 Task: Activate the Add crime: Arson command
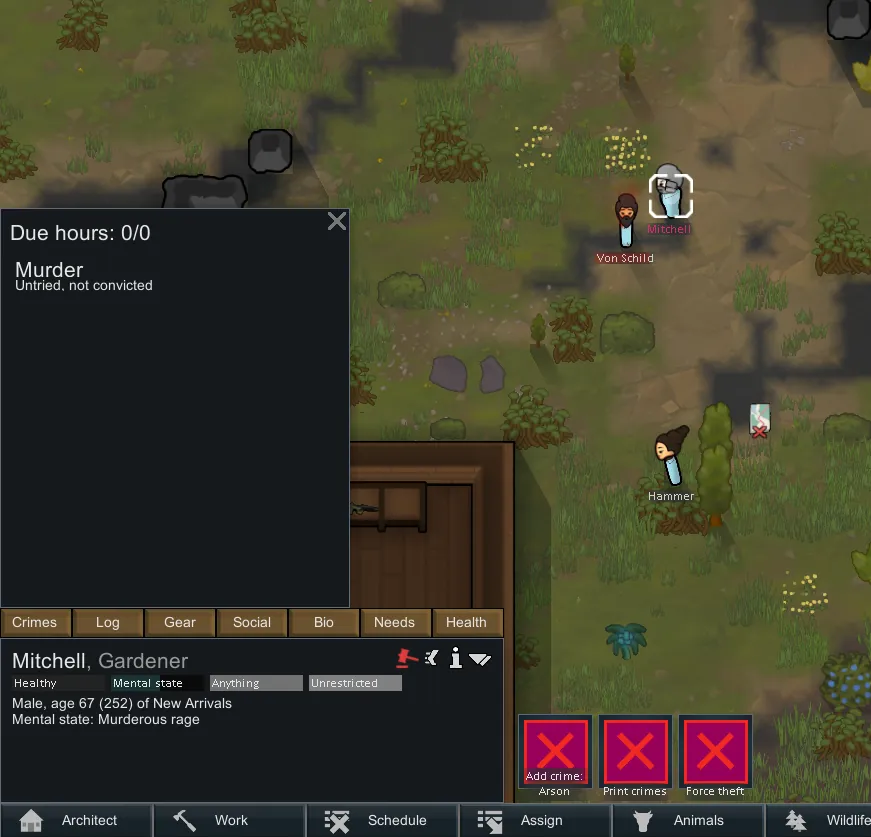click(555, 751)
